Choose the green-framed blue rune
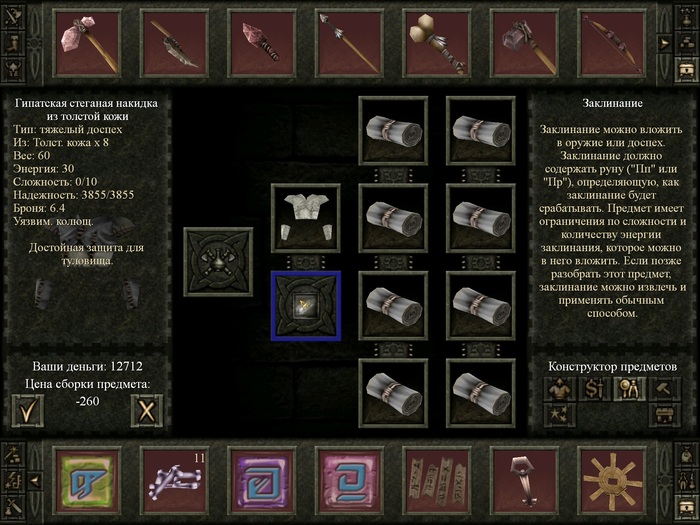This screenshot has height=525, width=700. pyautogui.click(x=86, y=480)
